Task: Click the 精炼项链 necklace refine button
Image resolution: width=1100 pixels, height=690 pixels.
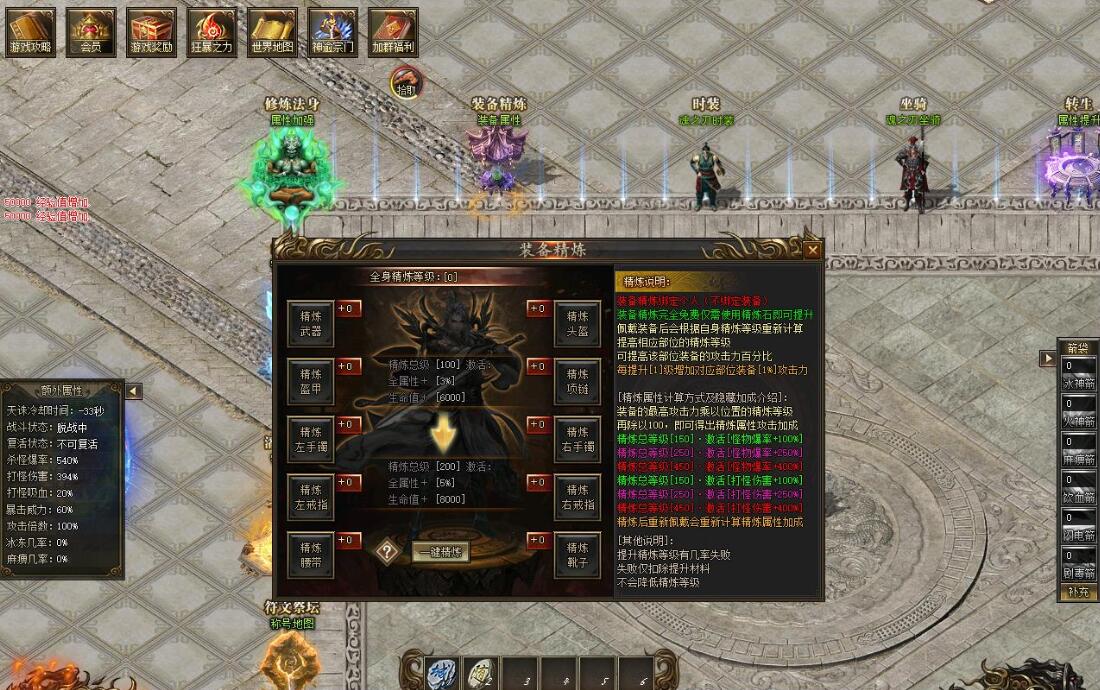Action: 578,382
